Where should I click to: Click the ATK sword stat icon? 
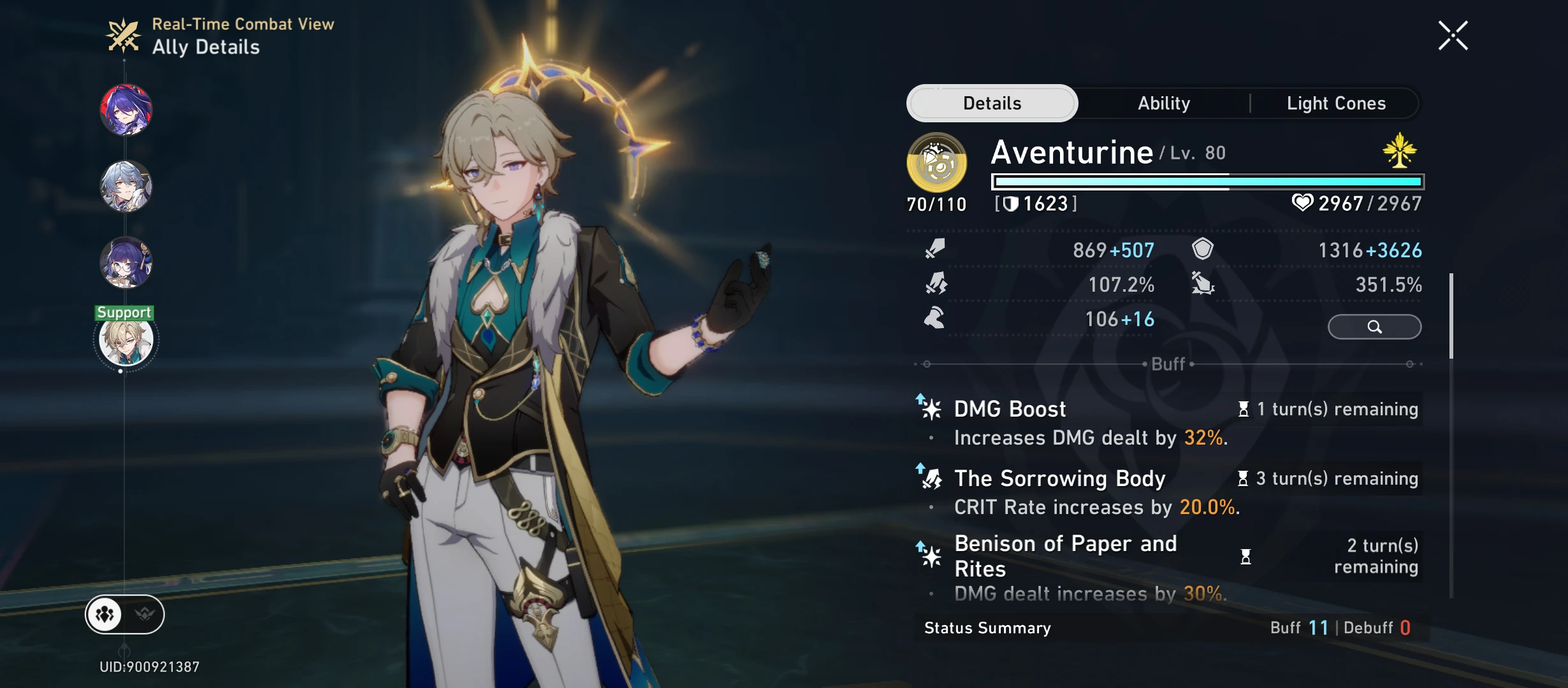934,250
